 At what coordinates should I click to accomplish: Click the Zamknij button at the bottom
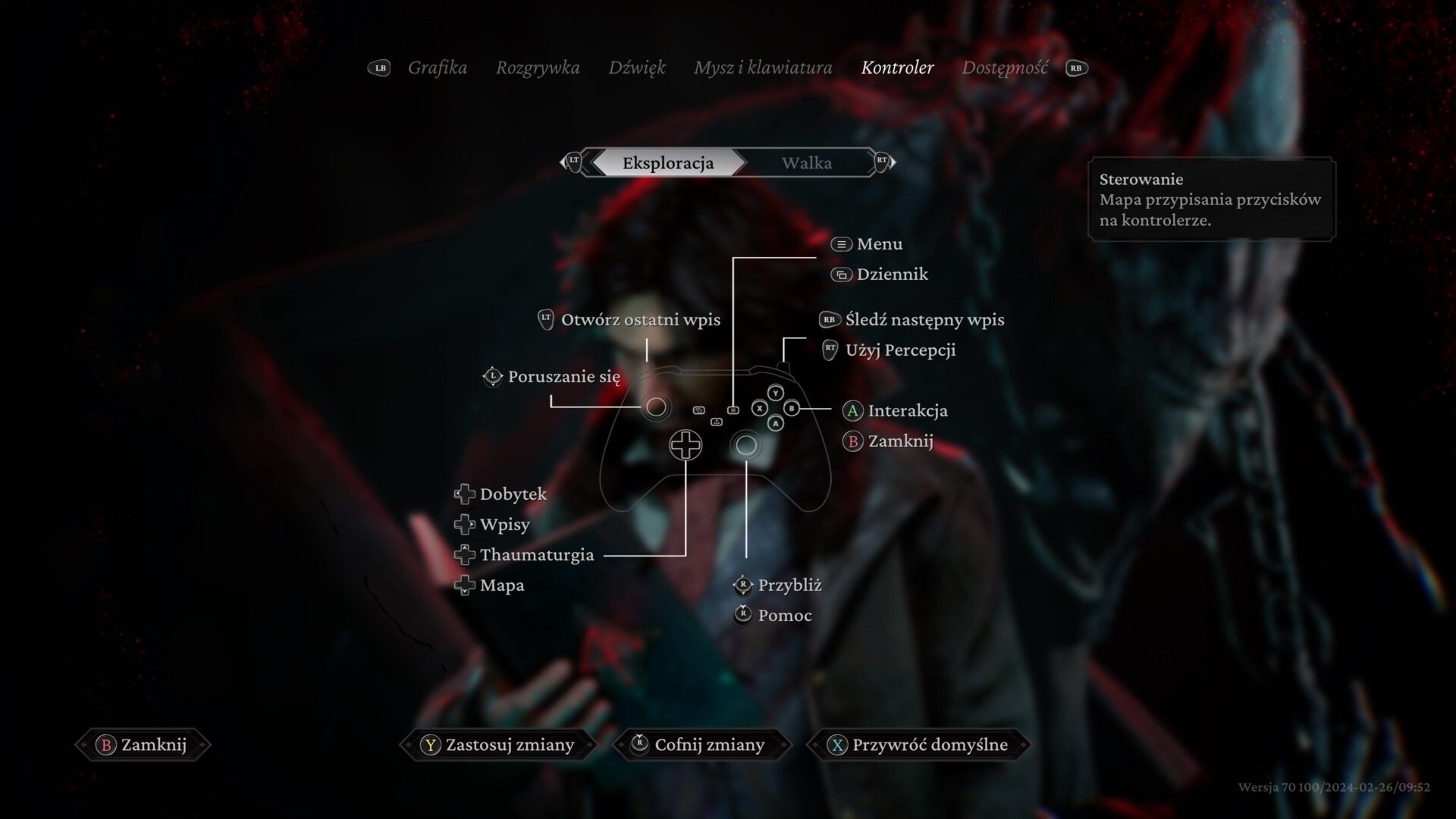coord(143,745)
